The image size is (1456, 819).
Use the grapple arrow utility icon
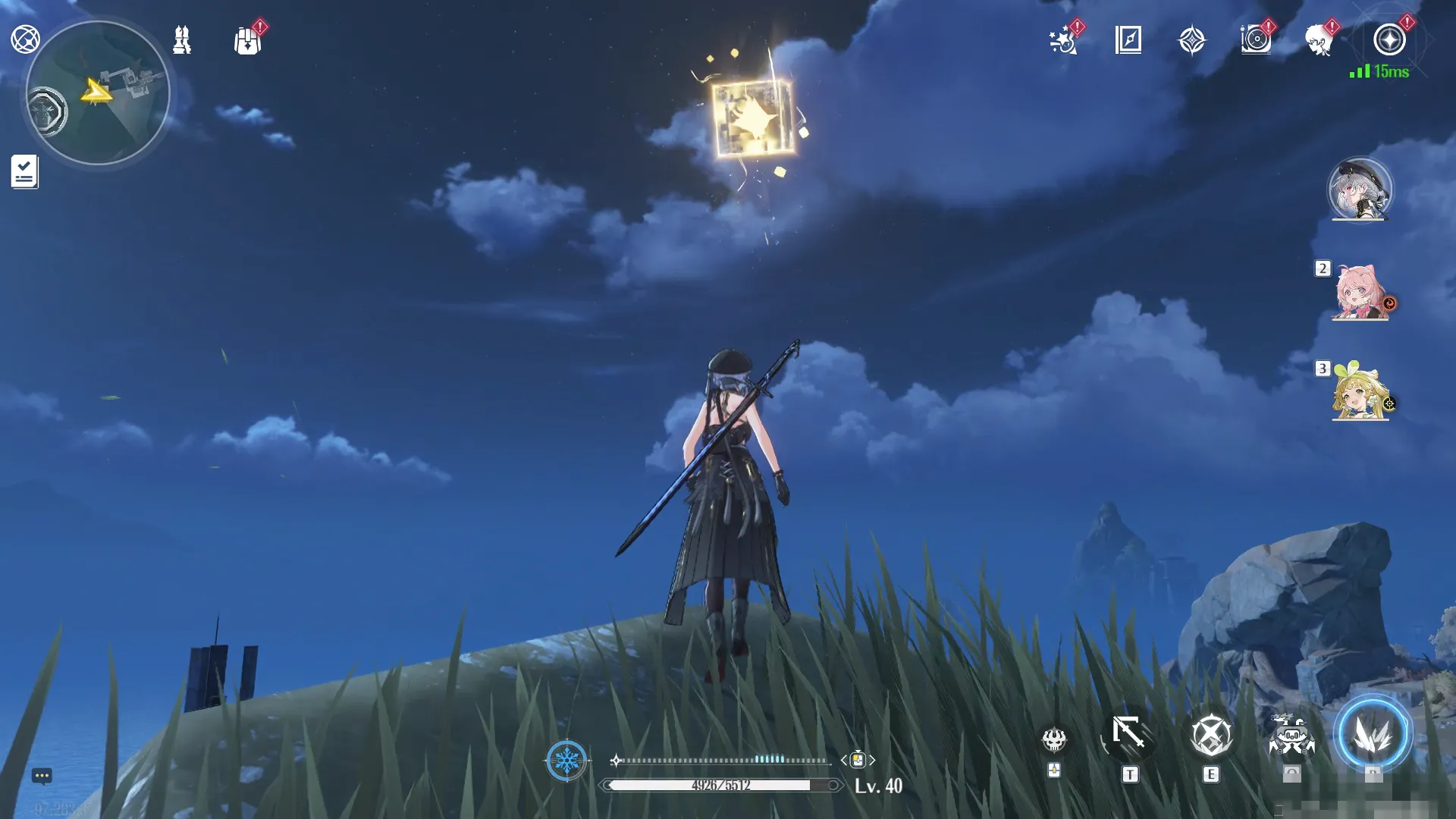pyautogui.click(x=1128, y=733)
